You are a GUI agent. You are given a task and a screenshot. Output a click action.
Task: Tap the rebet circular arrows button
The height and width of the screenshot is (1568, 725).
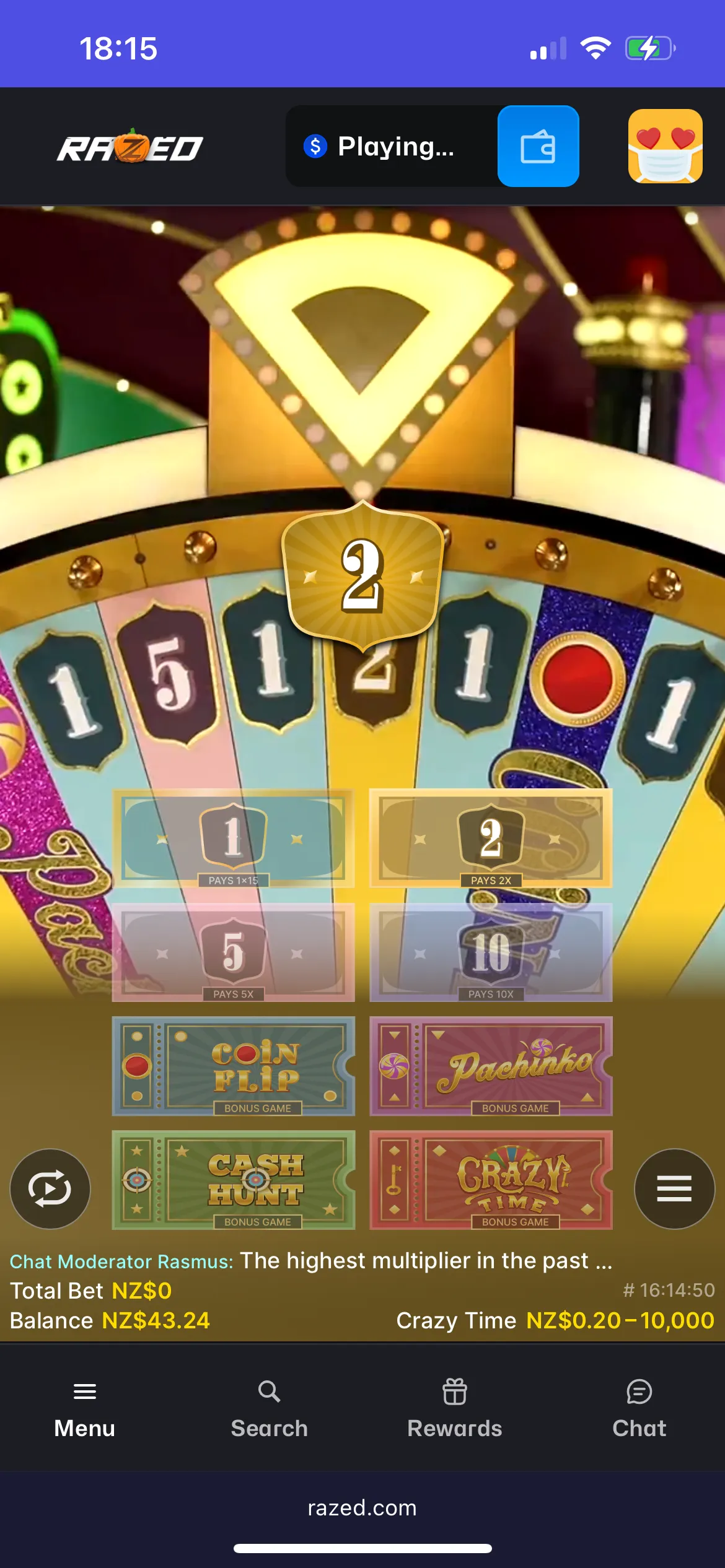(x=50, y=1188)
